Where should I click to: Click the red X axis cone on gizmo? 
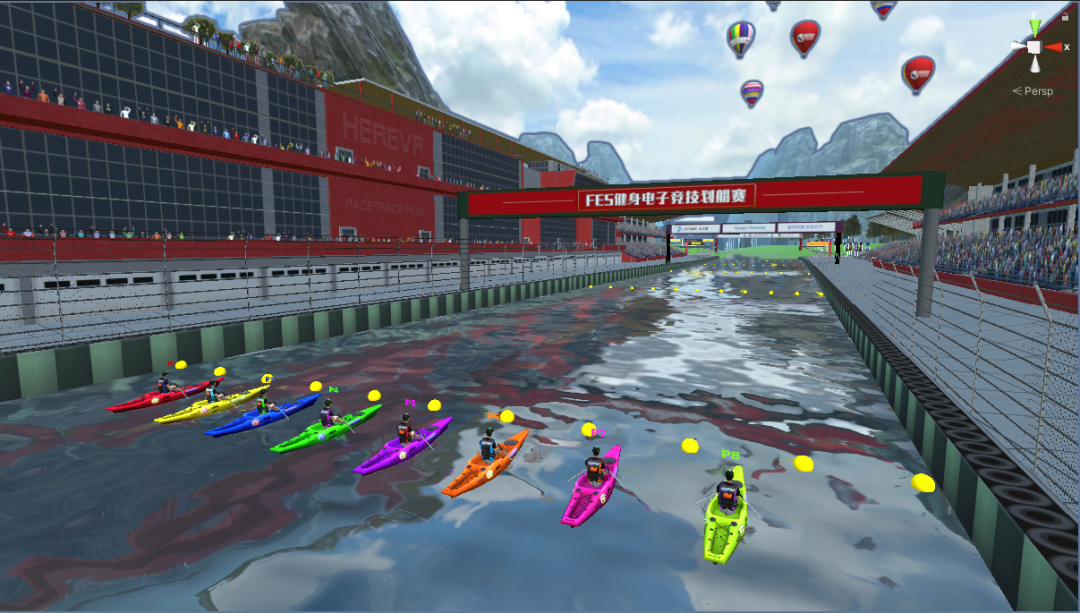pyautogui.click(x=1054, y=47)
